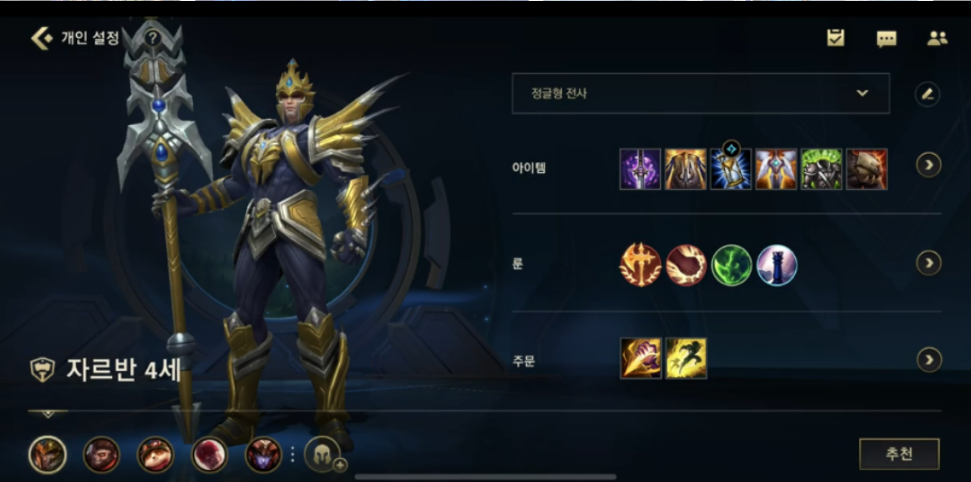Select the hourglass stasis item
The height and width of the screenshot is (482, 971).
[731, 168]
